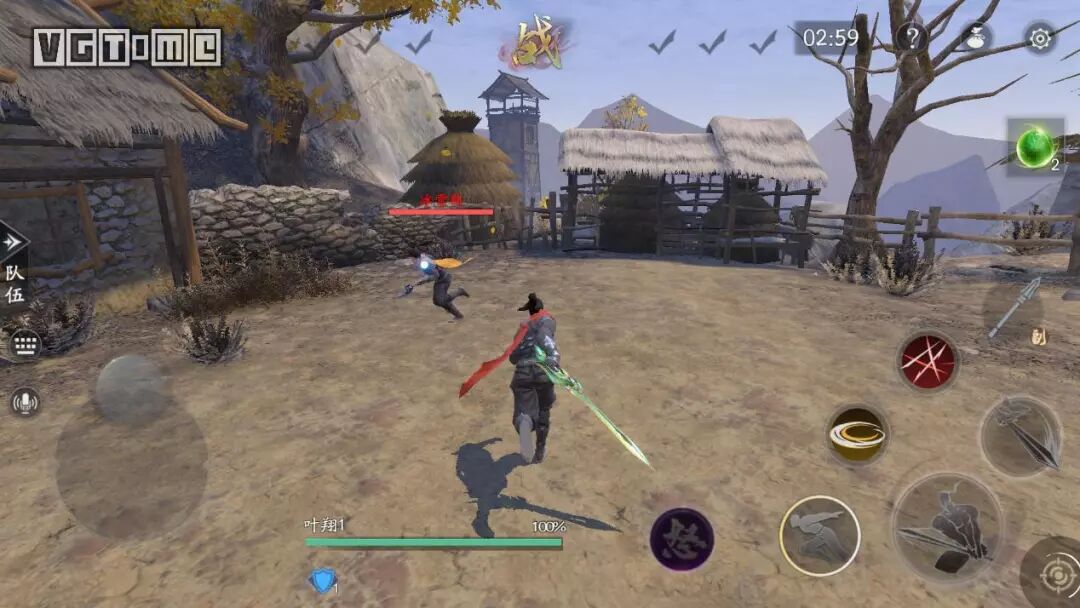Open the pouch bag icon

click(976, 38)
